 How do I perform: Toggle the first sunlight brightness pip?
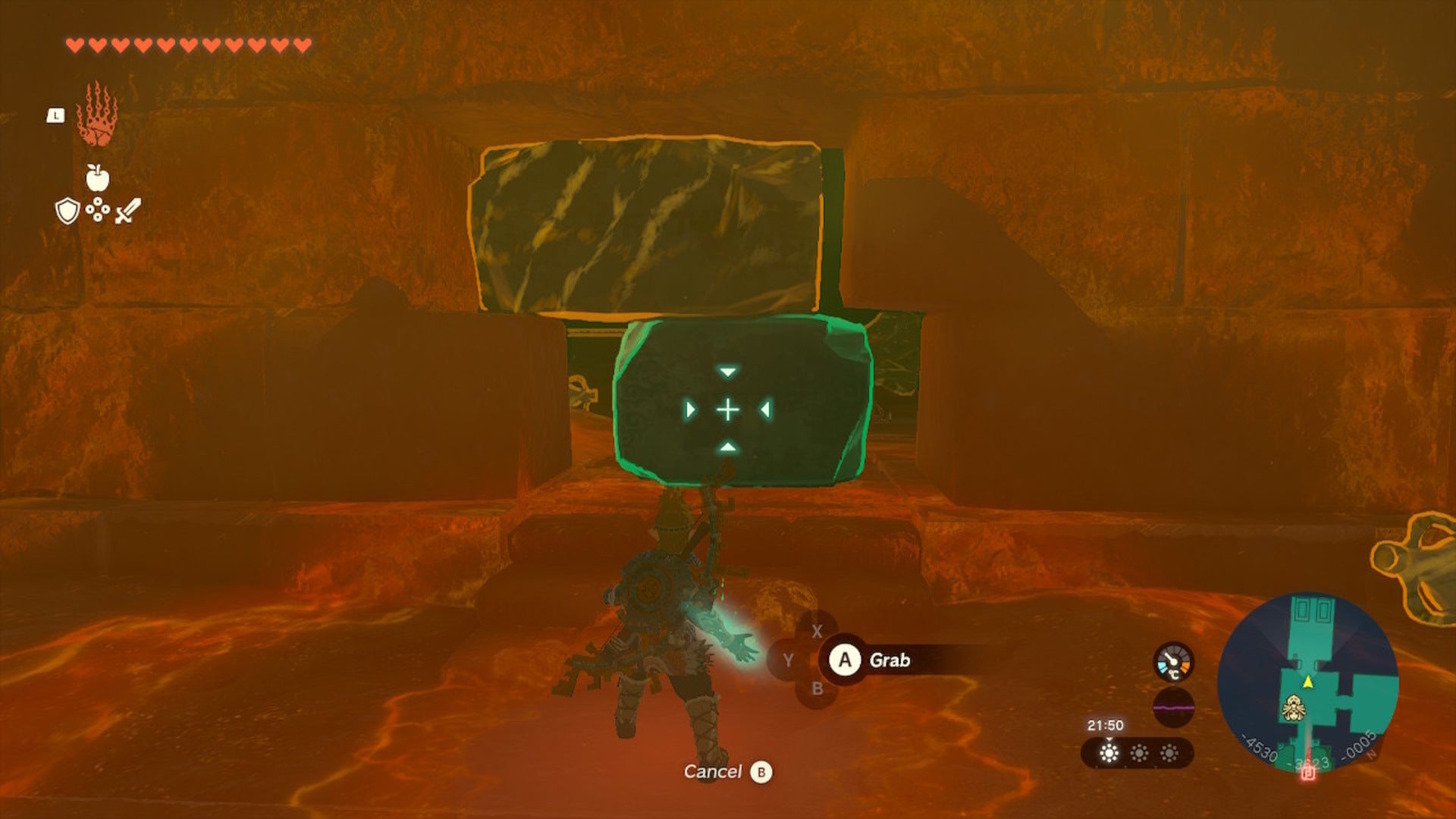pos(1109,753)
